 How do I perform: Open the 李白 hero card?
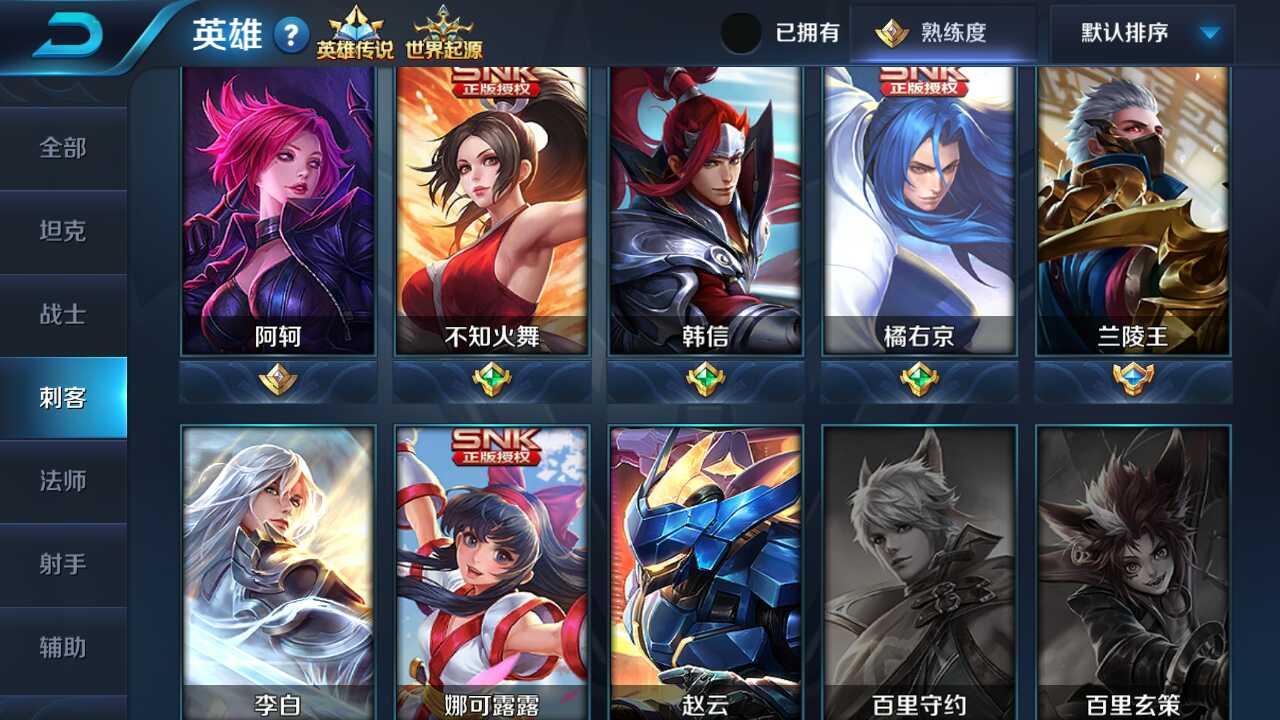[x=278, y=570]
